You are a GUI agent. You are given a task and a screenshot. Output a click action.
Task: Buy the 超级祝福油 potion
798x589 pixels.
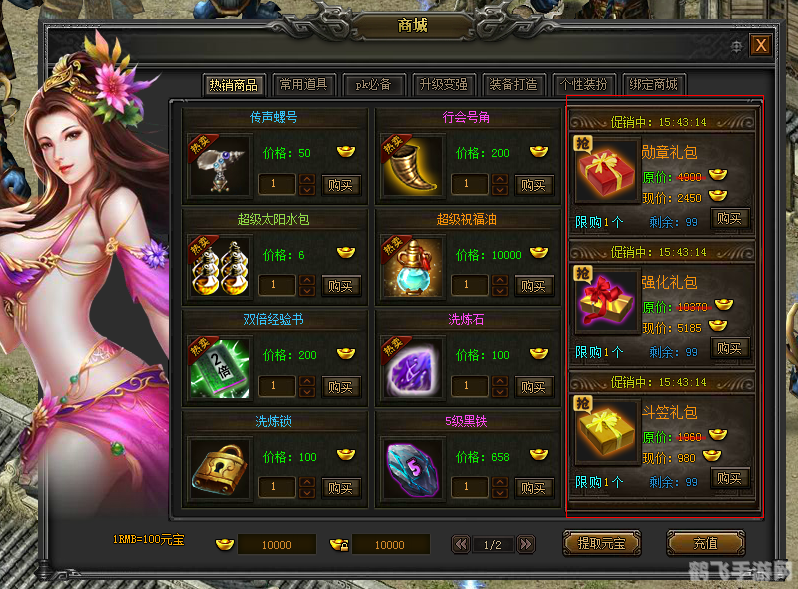click(x=533, y=286)
